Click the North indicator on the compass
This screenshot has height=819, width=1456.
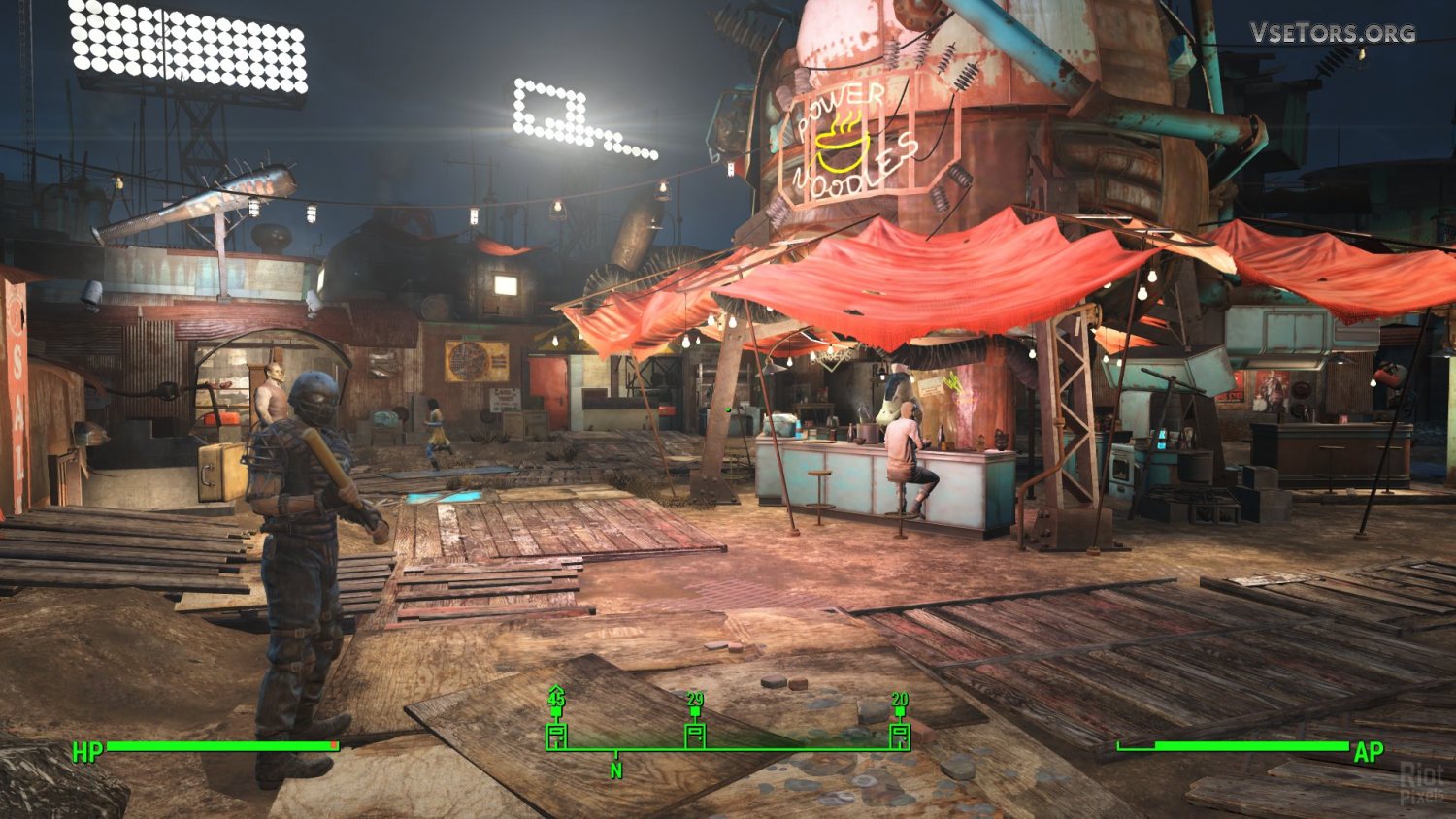tap(615, 770)
